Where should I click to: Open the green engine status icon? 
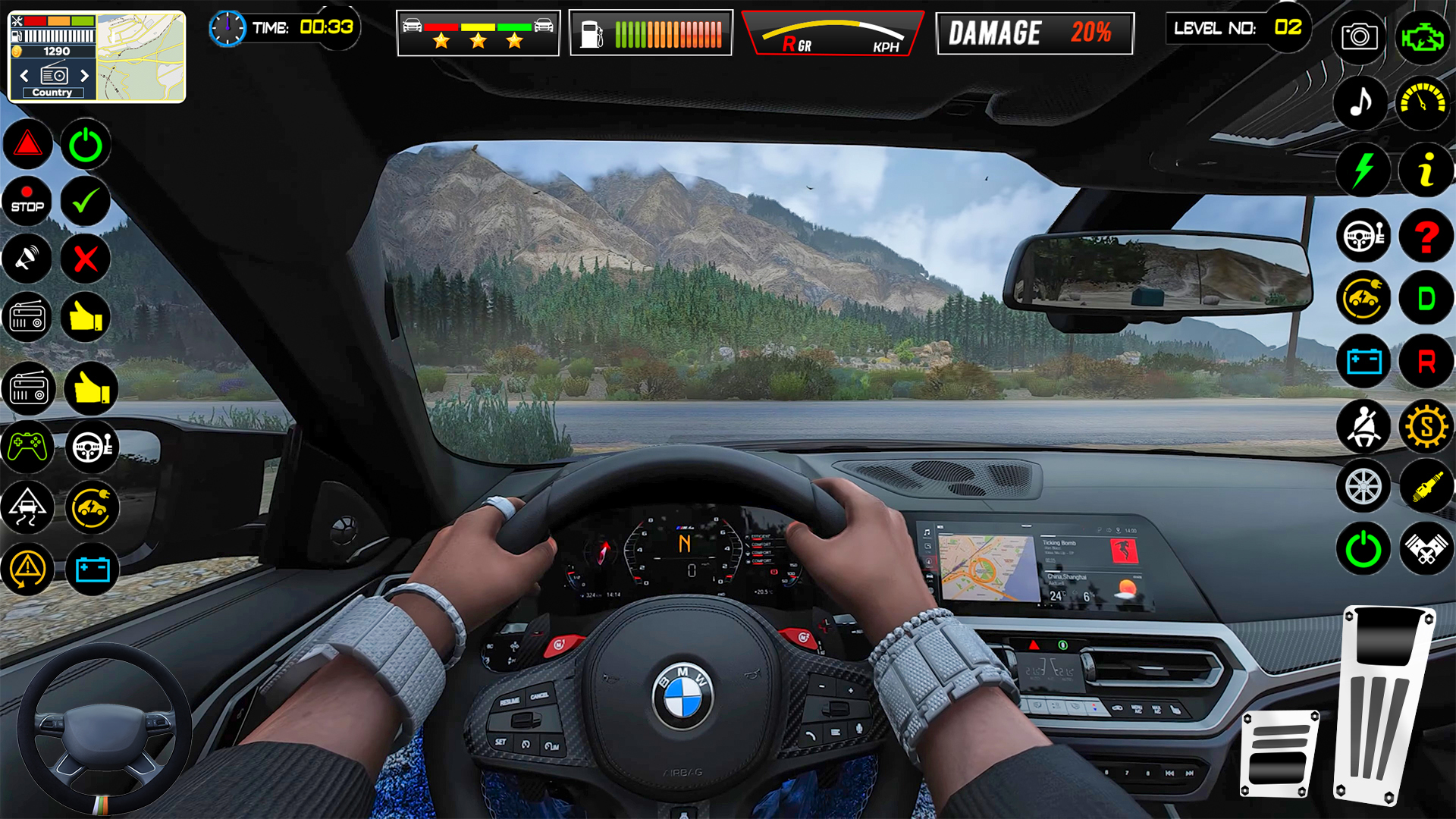coord(1423,36)
